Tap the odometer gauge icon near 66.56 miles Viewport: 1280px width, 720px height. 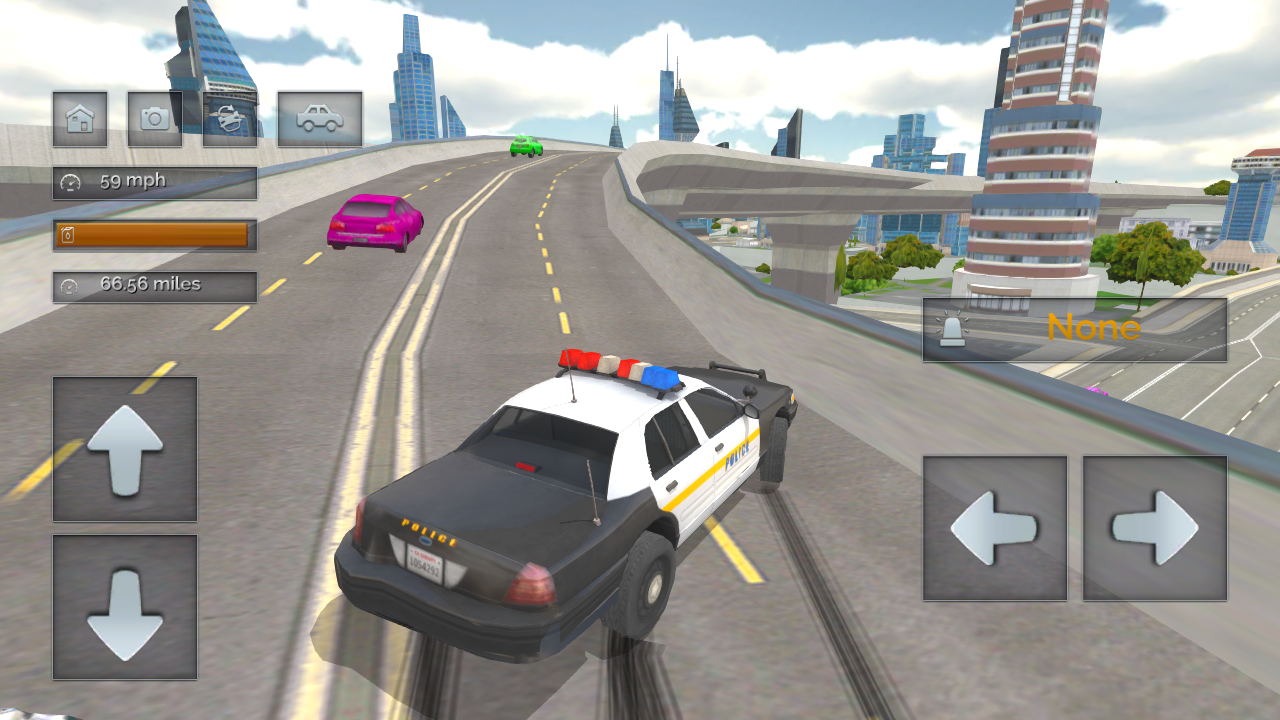[68, 285]
